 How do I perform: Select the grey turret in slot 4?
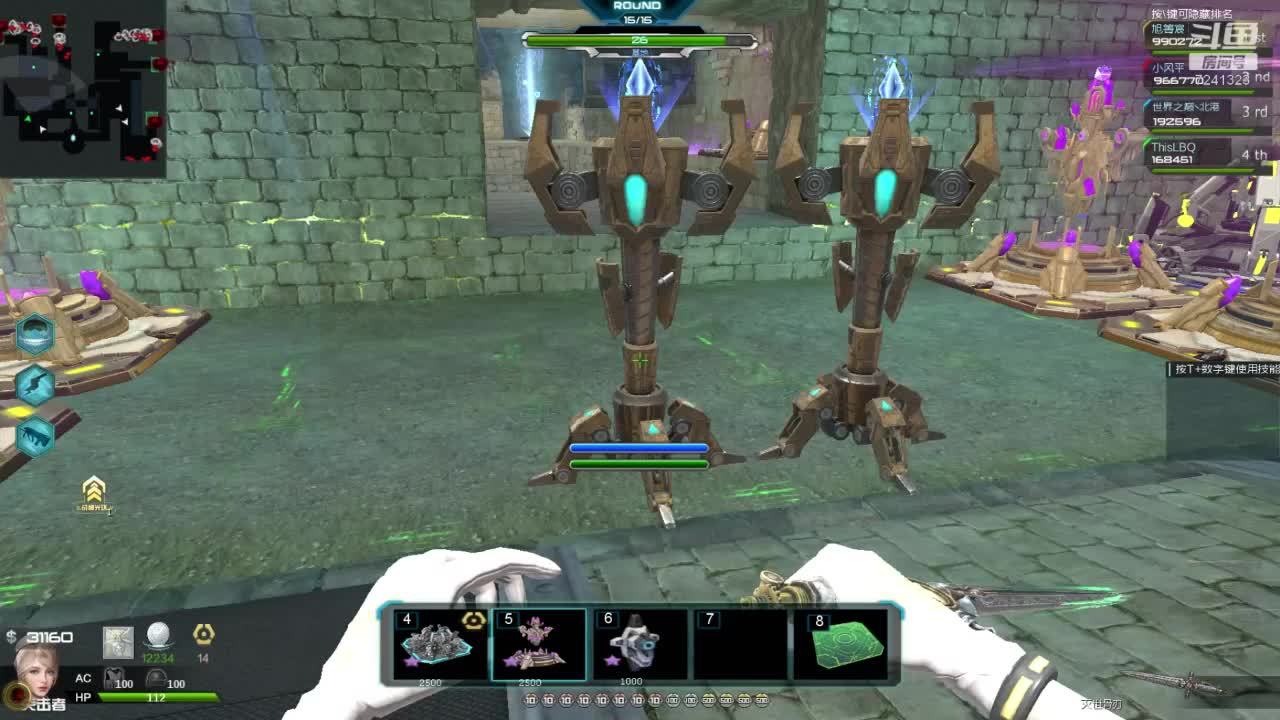point(438,645)
